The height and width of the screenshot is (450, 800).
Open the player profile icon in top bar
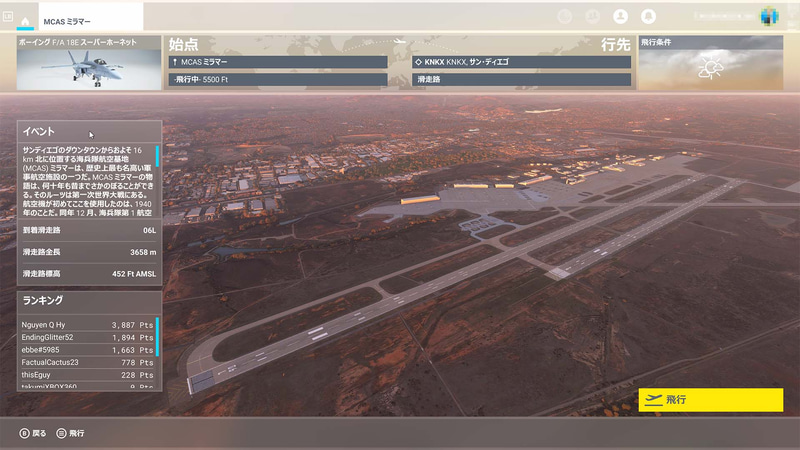point(620,16)
